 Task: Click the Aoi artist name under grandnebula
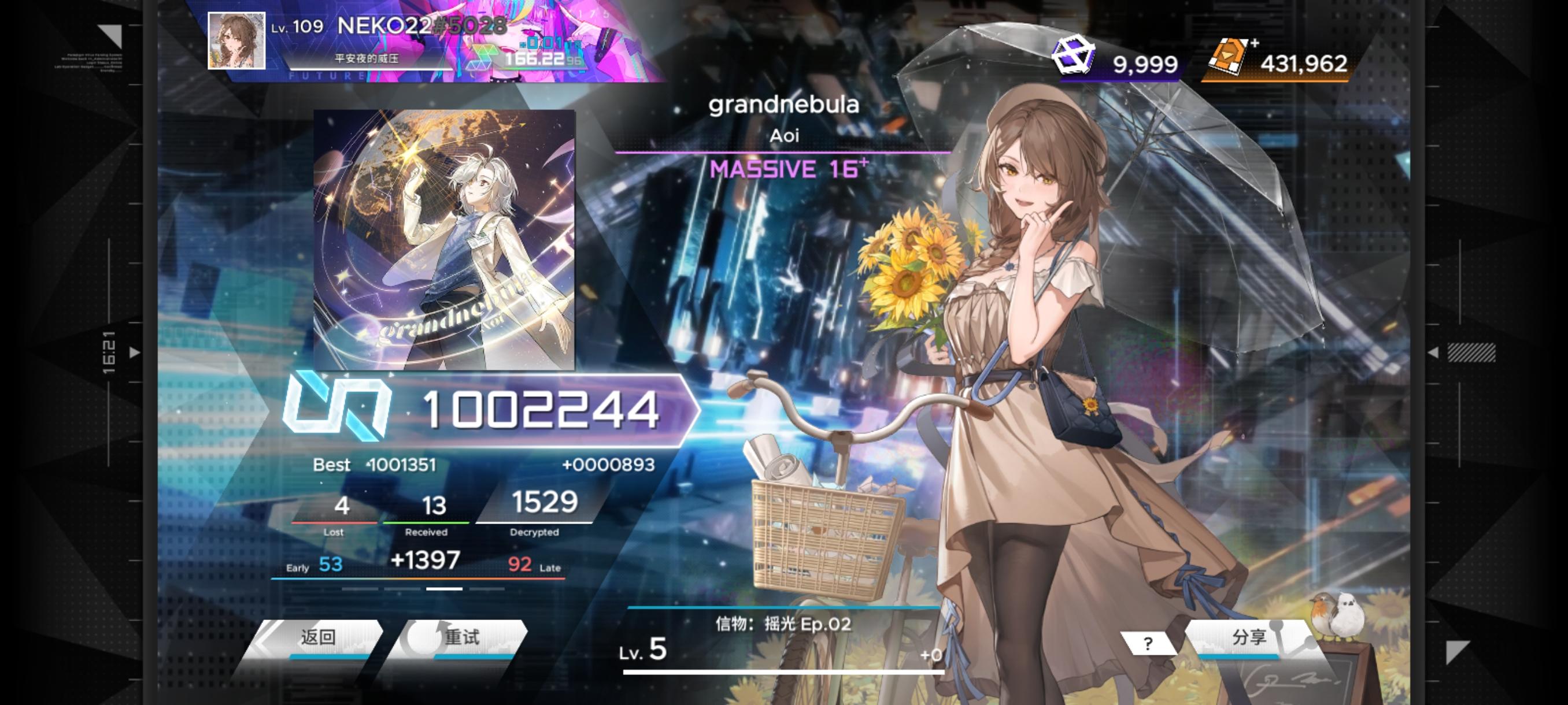tap(784, 138)
